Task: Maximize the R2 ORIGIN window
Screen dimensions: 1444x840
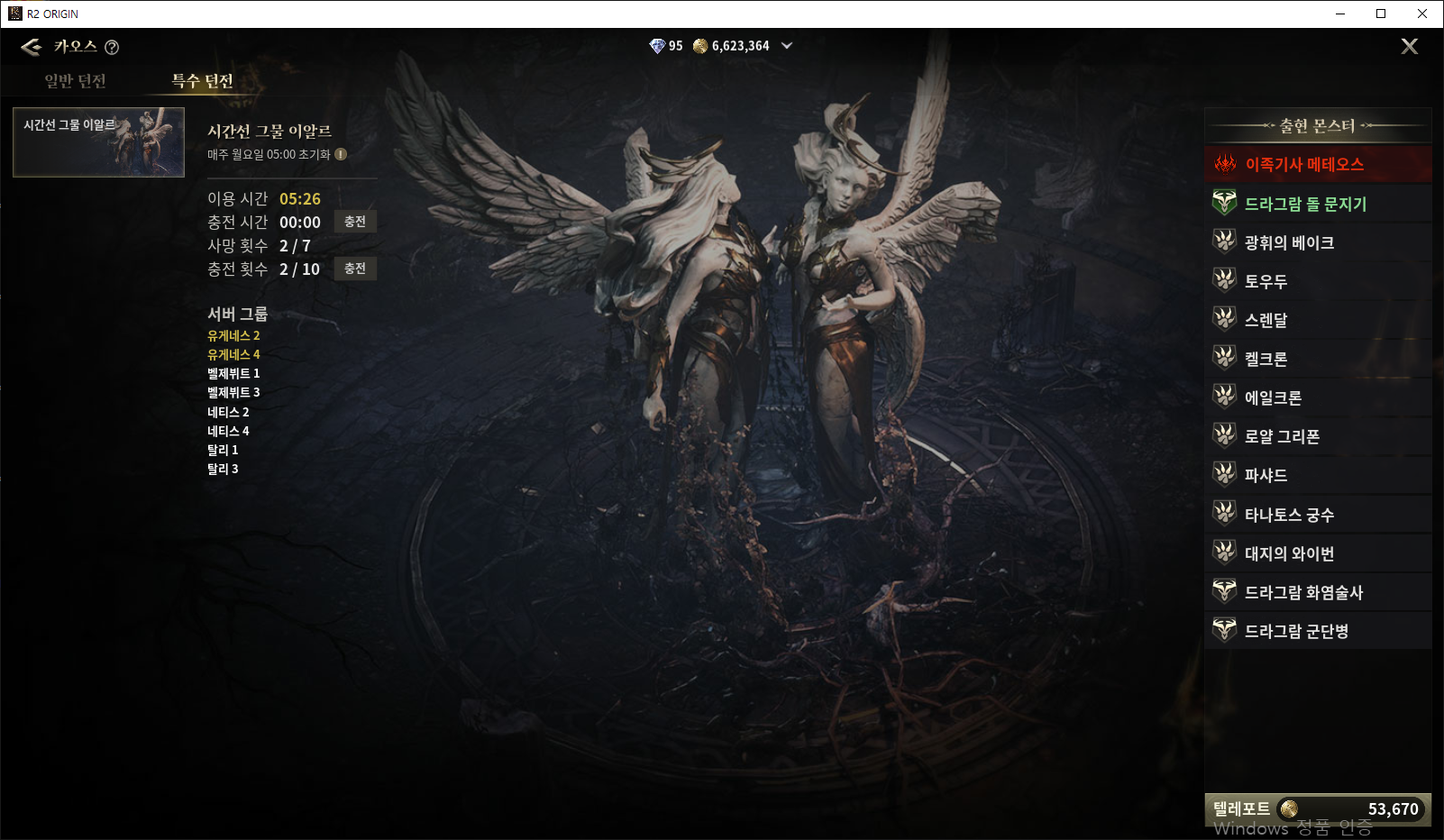Action: [x=1381, y=14]
